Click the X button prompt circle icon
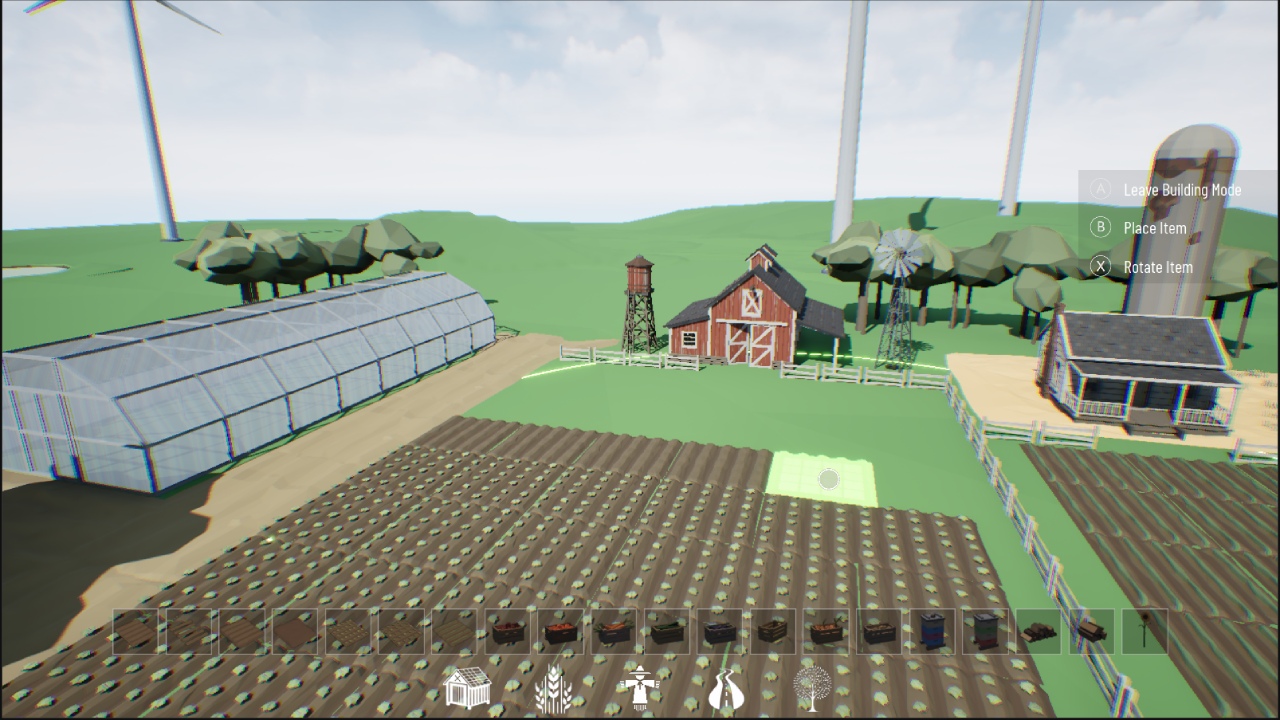The image size is (1280, 720). (1100, 267)
